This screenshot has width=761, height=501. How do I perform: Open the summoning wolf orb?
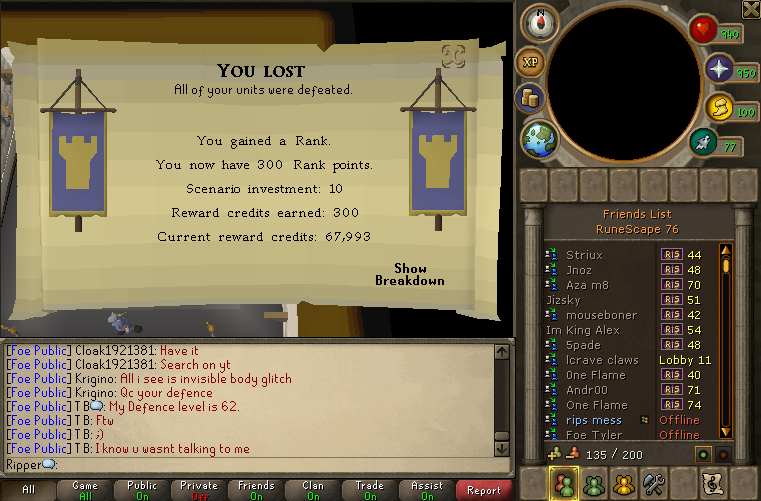click(706, 143)
